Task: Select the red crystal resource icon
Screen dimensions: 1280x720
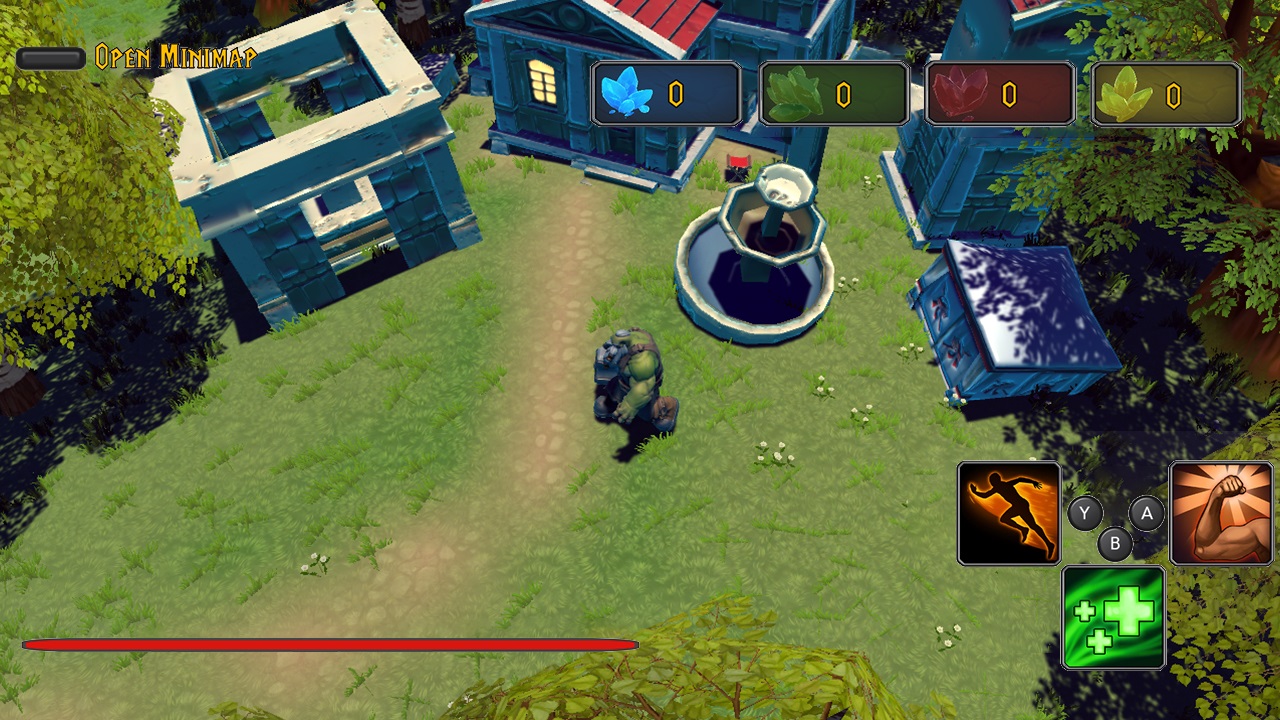Action: coord(963,92)
